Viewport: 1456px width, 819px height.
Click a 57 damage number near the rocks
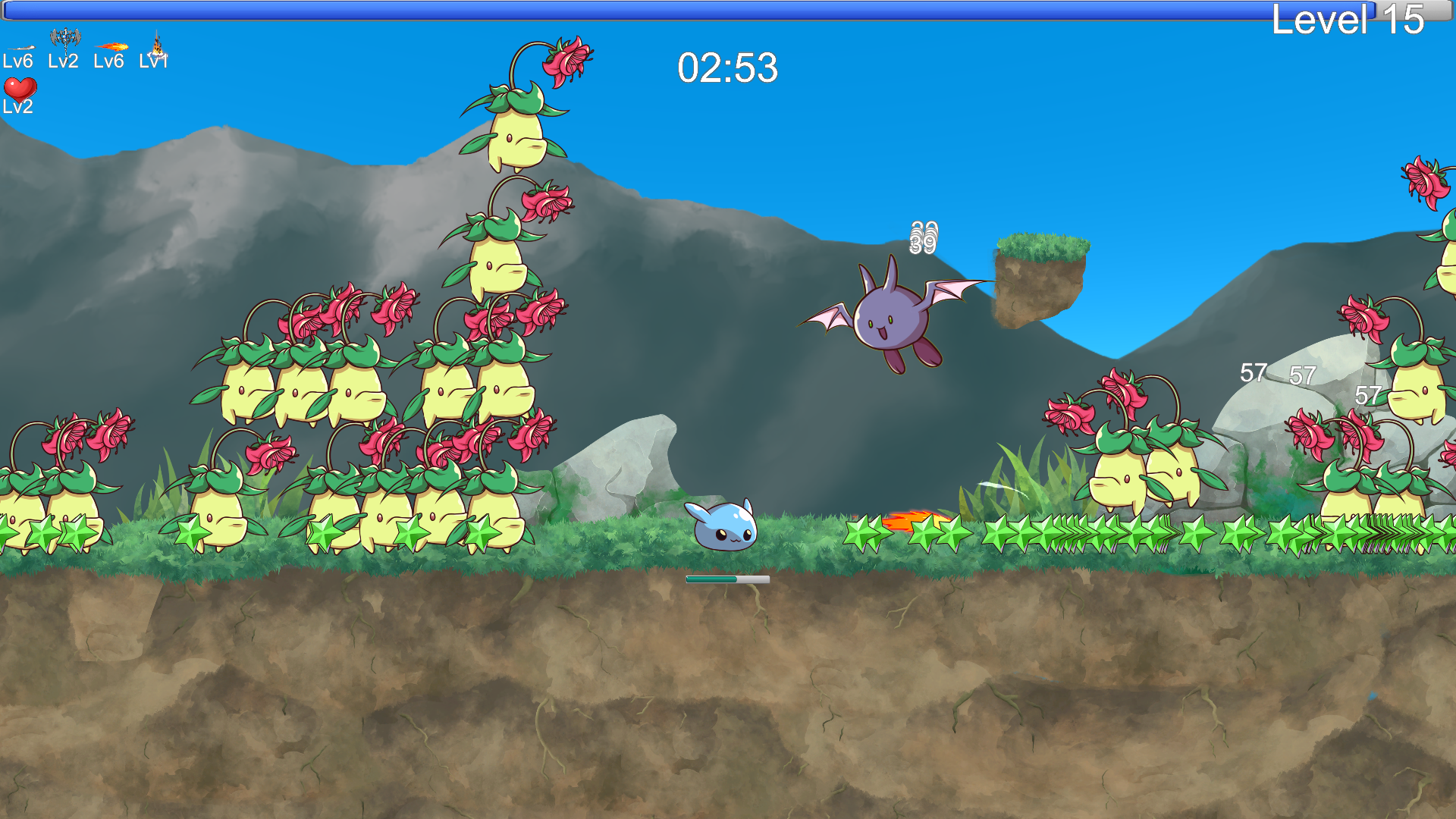point(1253,372)
